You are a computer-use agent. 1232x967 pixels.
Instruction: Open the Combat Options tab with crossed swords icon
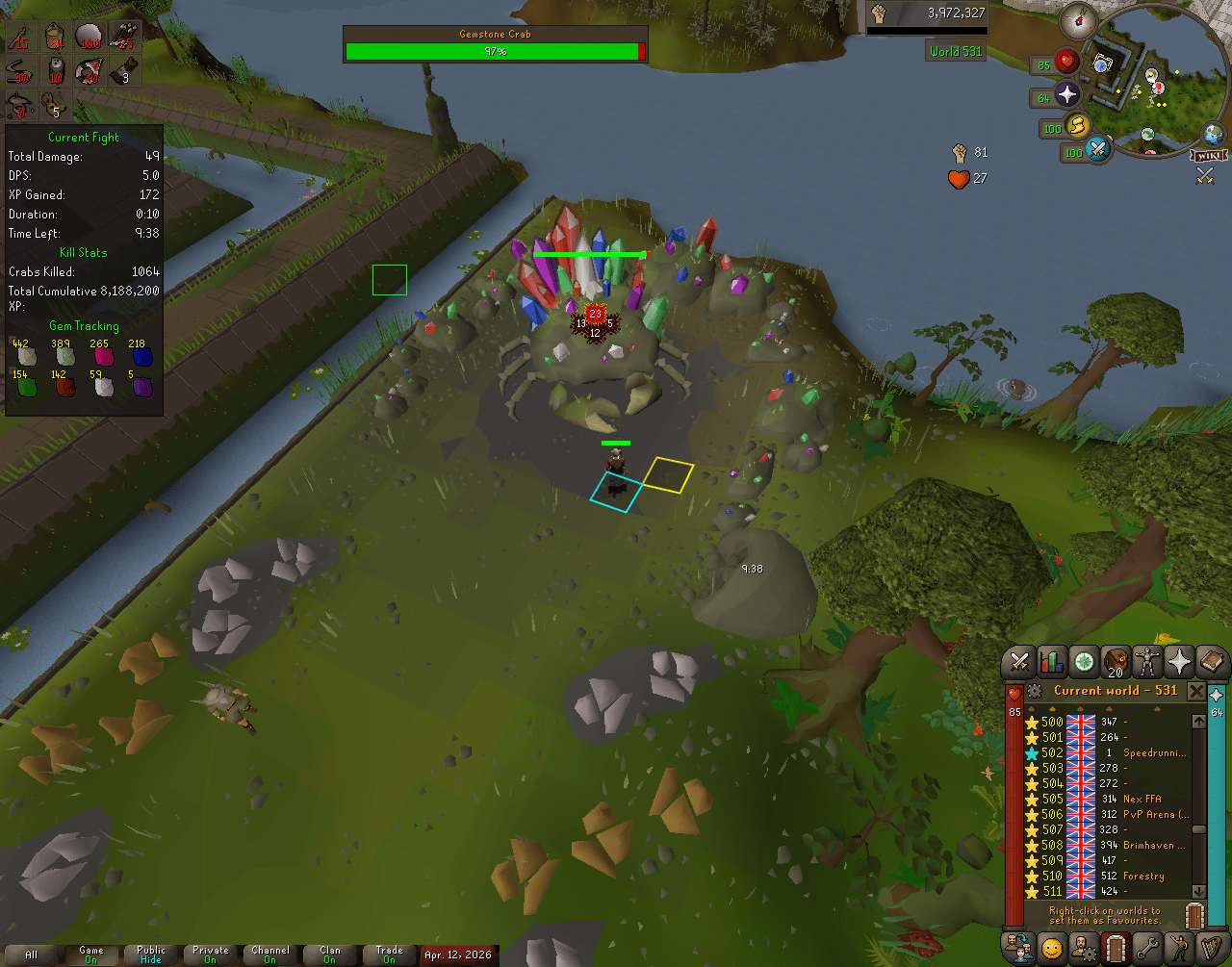click(1018, 659)
